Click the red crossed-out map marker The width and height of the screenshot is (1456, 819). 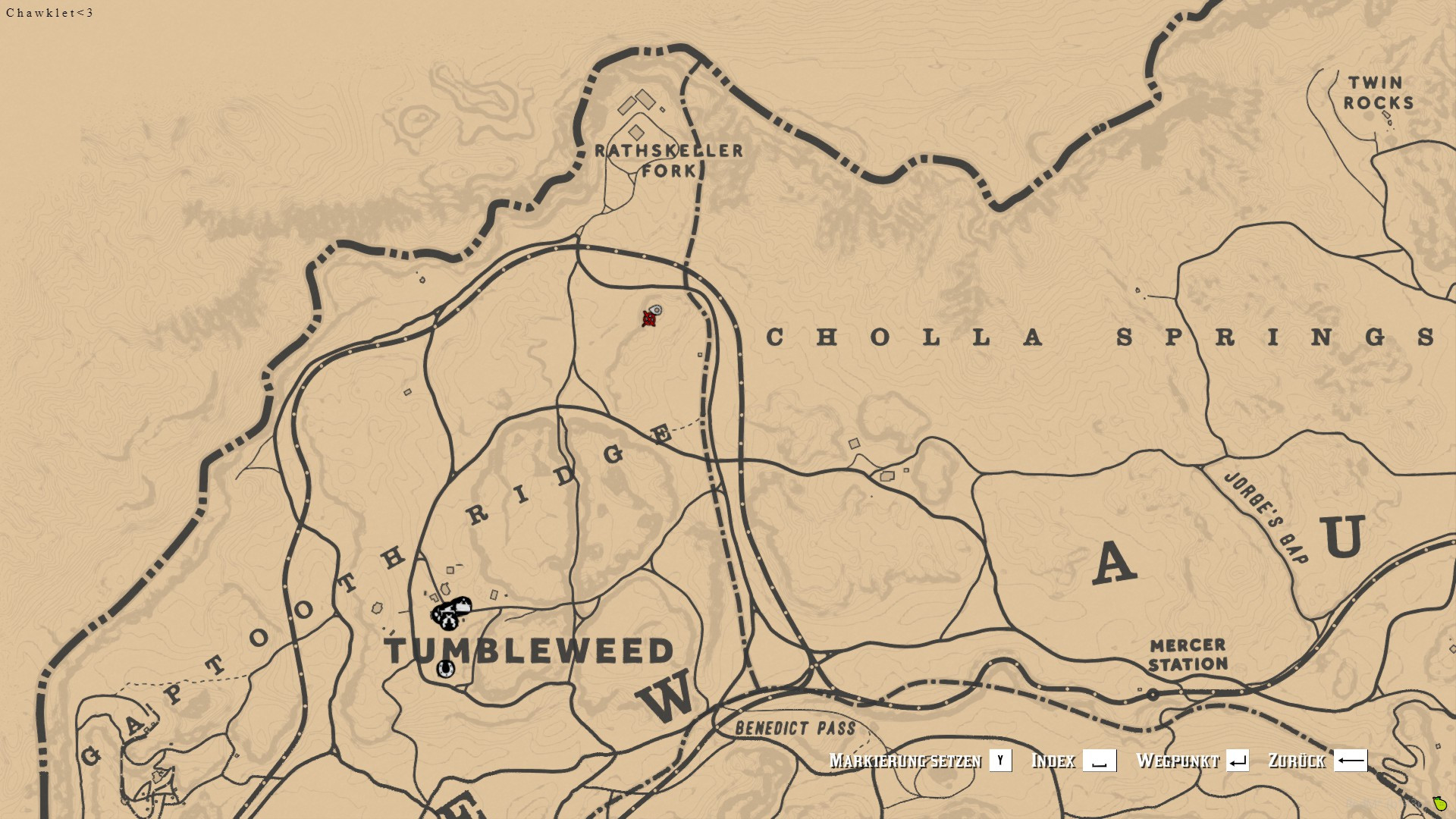click(648, 319)
